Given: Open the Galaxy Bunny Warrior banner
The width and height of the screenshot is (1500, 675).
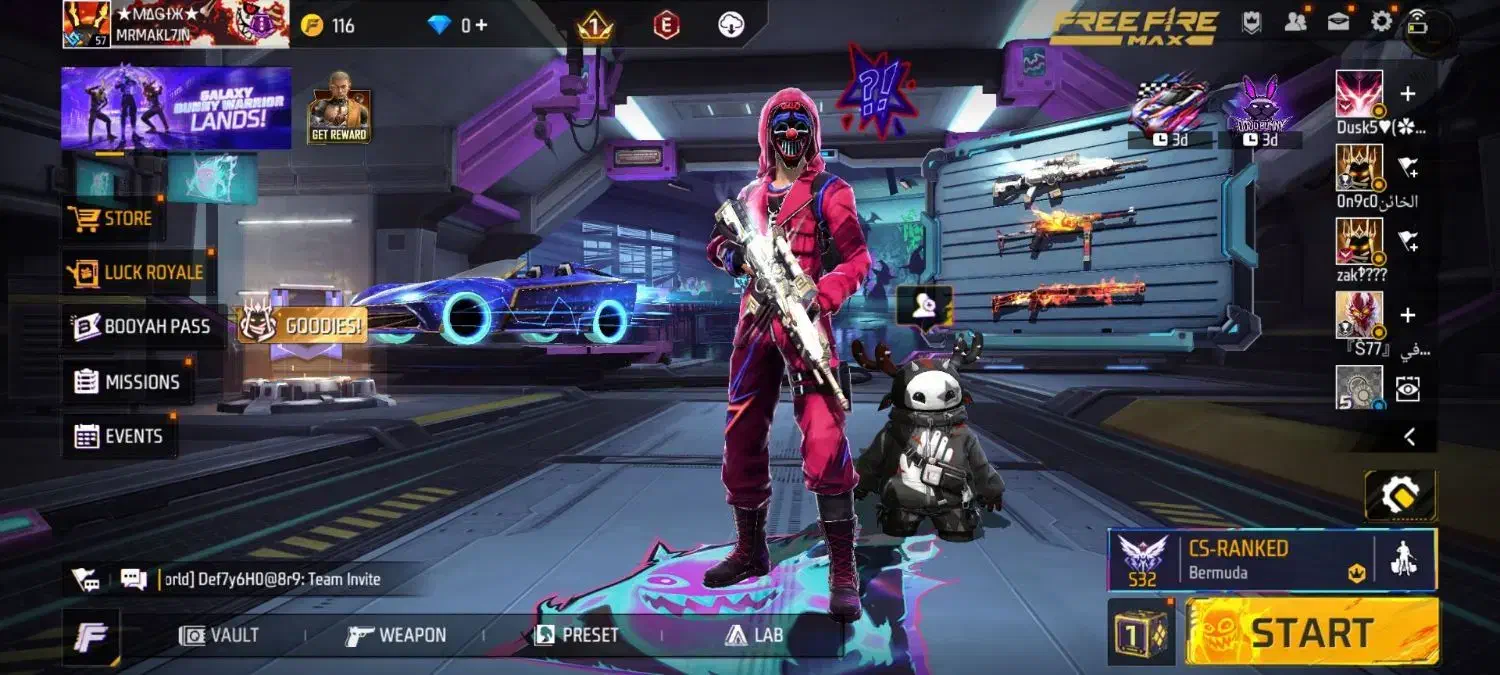Looking at the screenshot, I should [176, 108].
